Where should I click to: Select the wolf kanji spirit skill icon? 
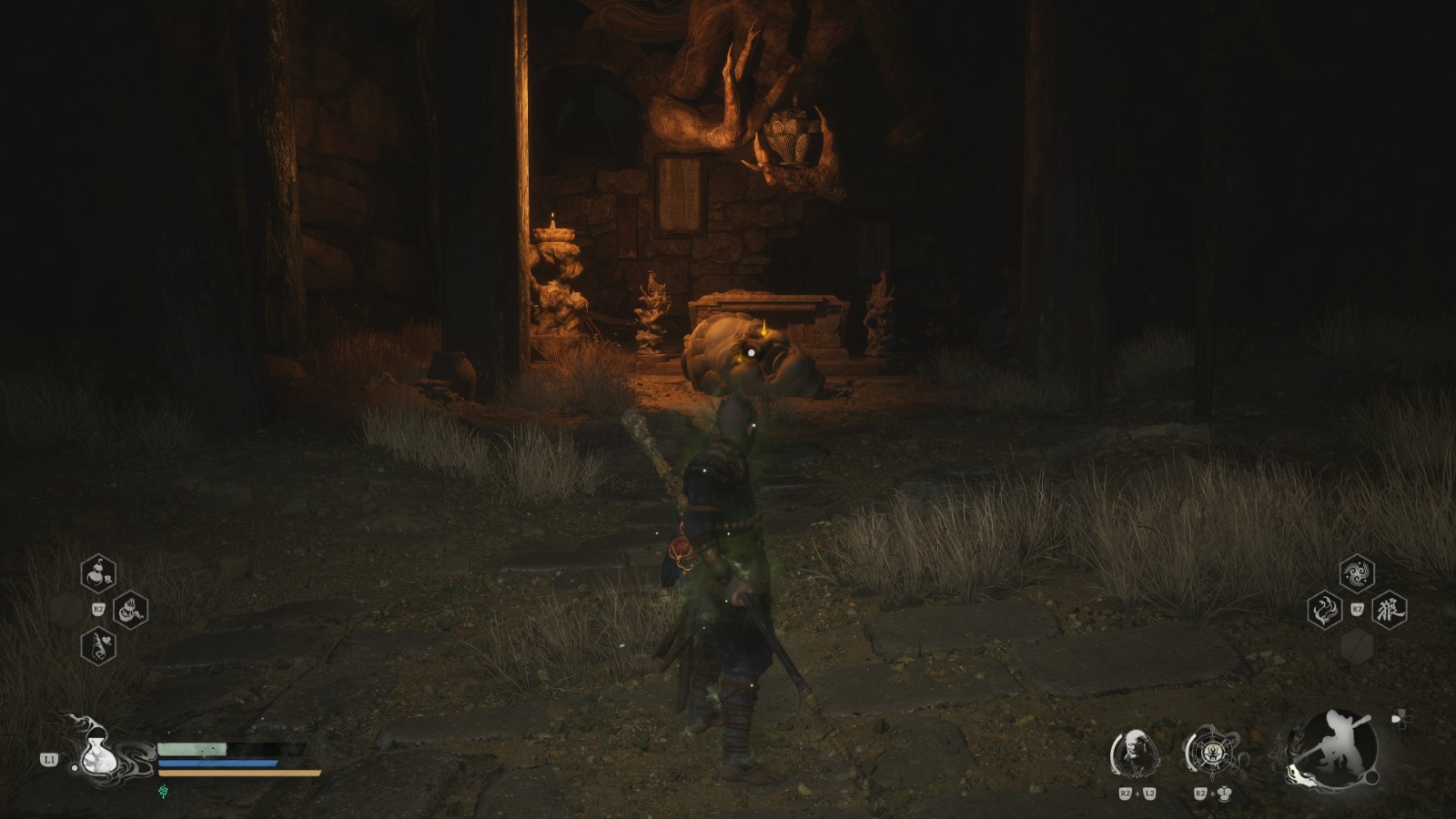1390,611
